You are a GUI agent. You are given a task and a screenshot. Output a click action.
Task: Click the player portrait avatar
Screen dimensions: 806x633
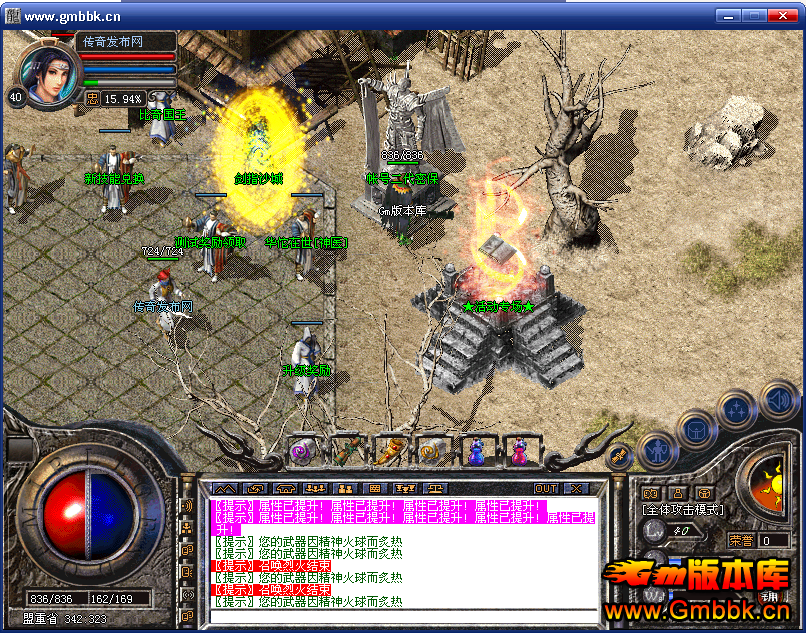click(x=48, y=75)
